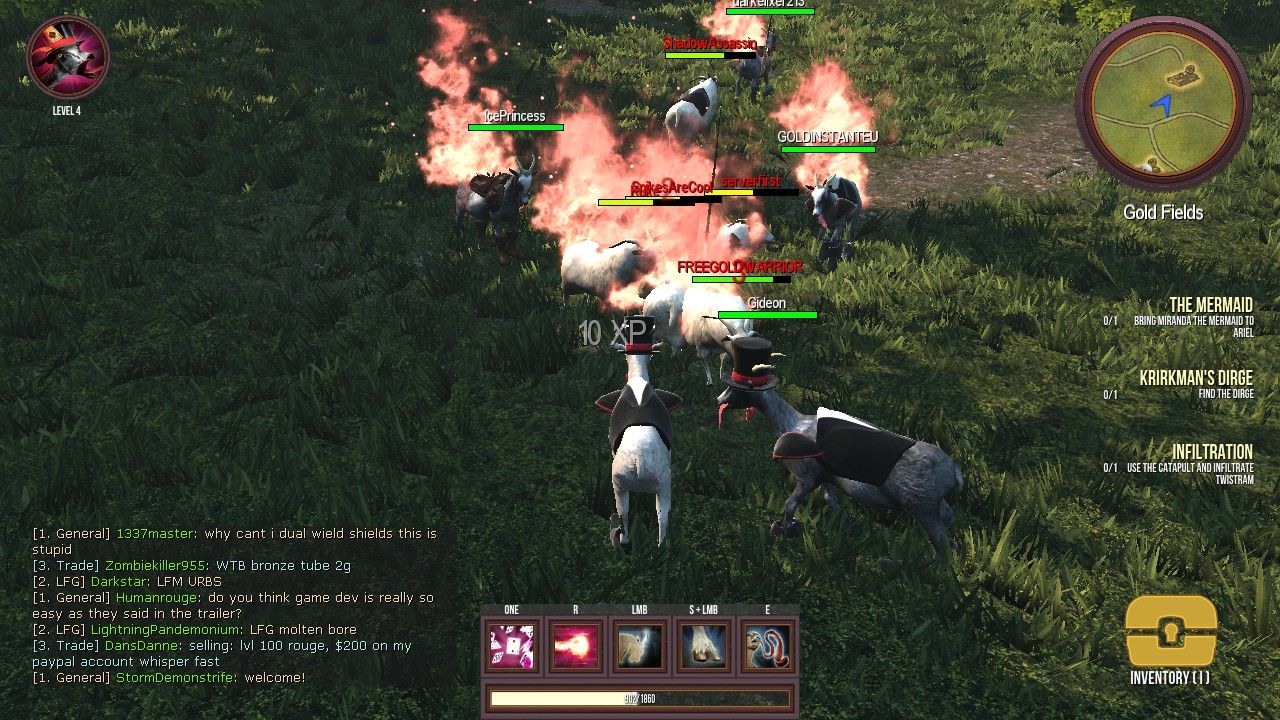Click the Gold Fields minimap label
Viewport: 1280px width, 720px height.
click(1163, 212)
